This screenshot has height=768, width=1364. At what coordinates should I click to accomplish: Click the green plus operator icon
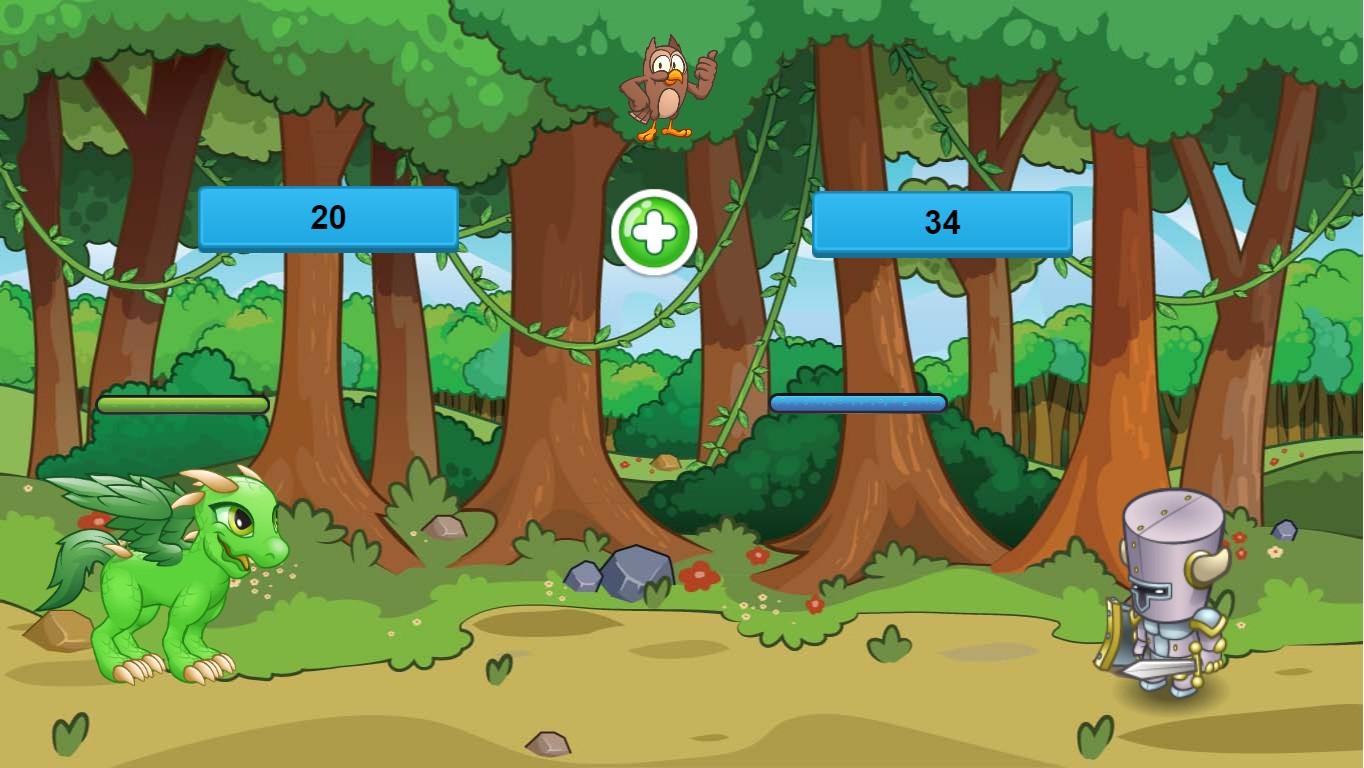click(655, 231)
